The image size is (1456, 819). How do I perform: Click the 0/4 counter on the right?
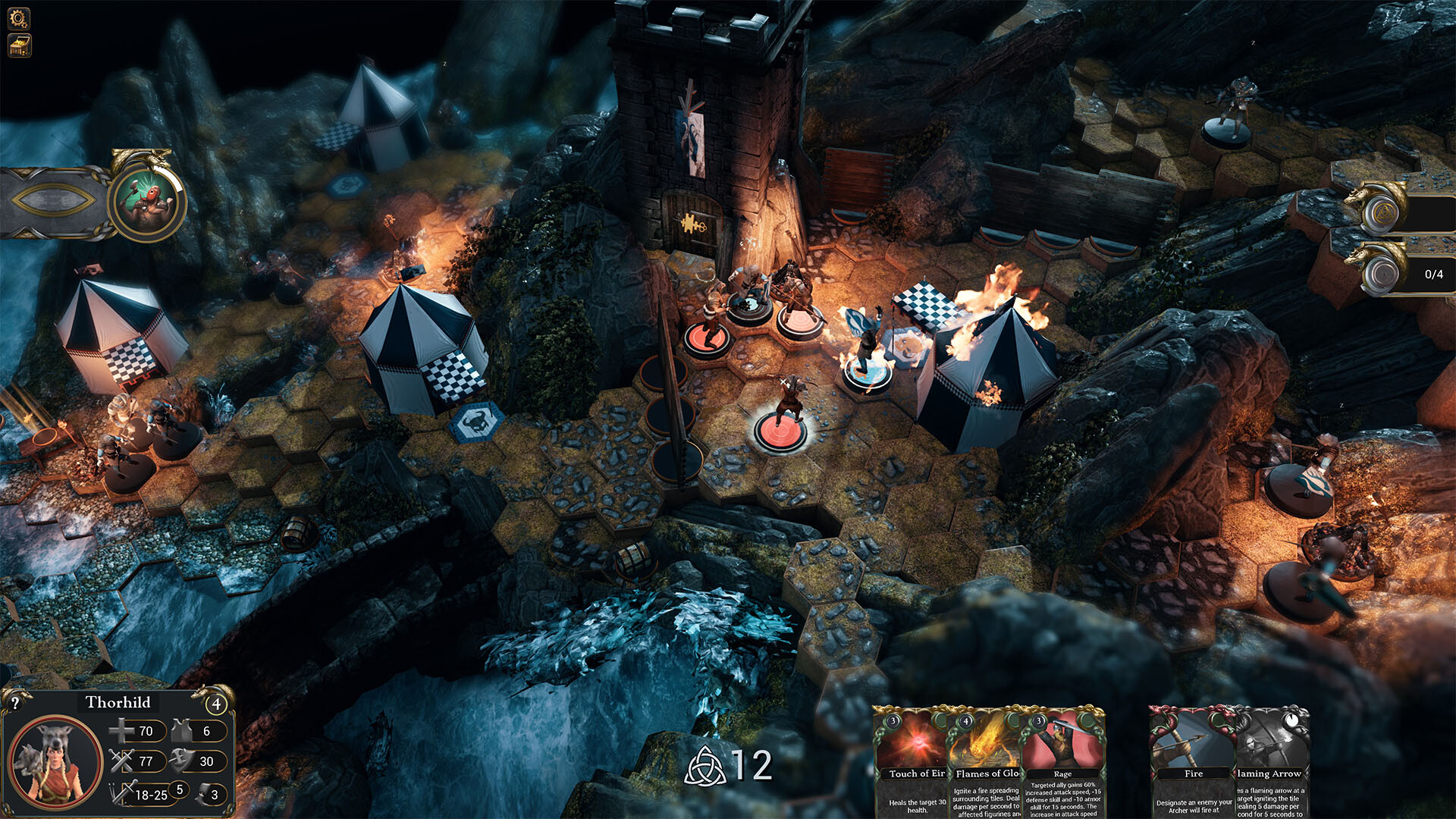click(1435, 275)
